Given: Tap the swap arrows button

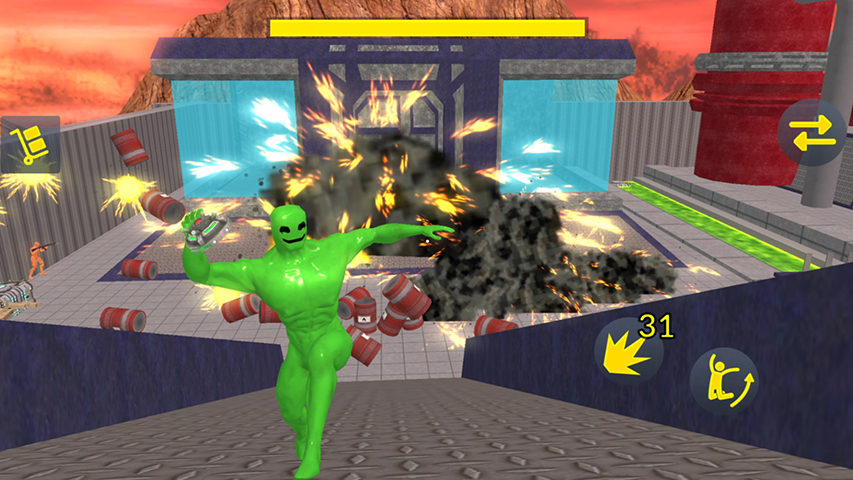Looking at the screenshot, I should (x=812, y=133).
